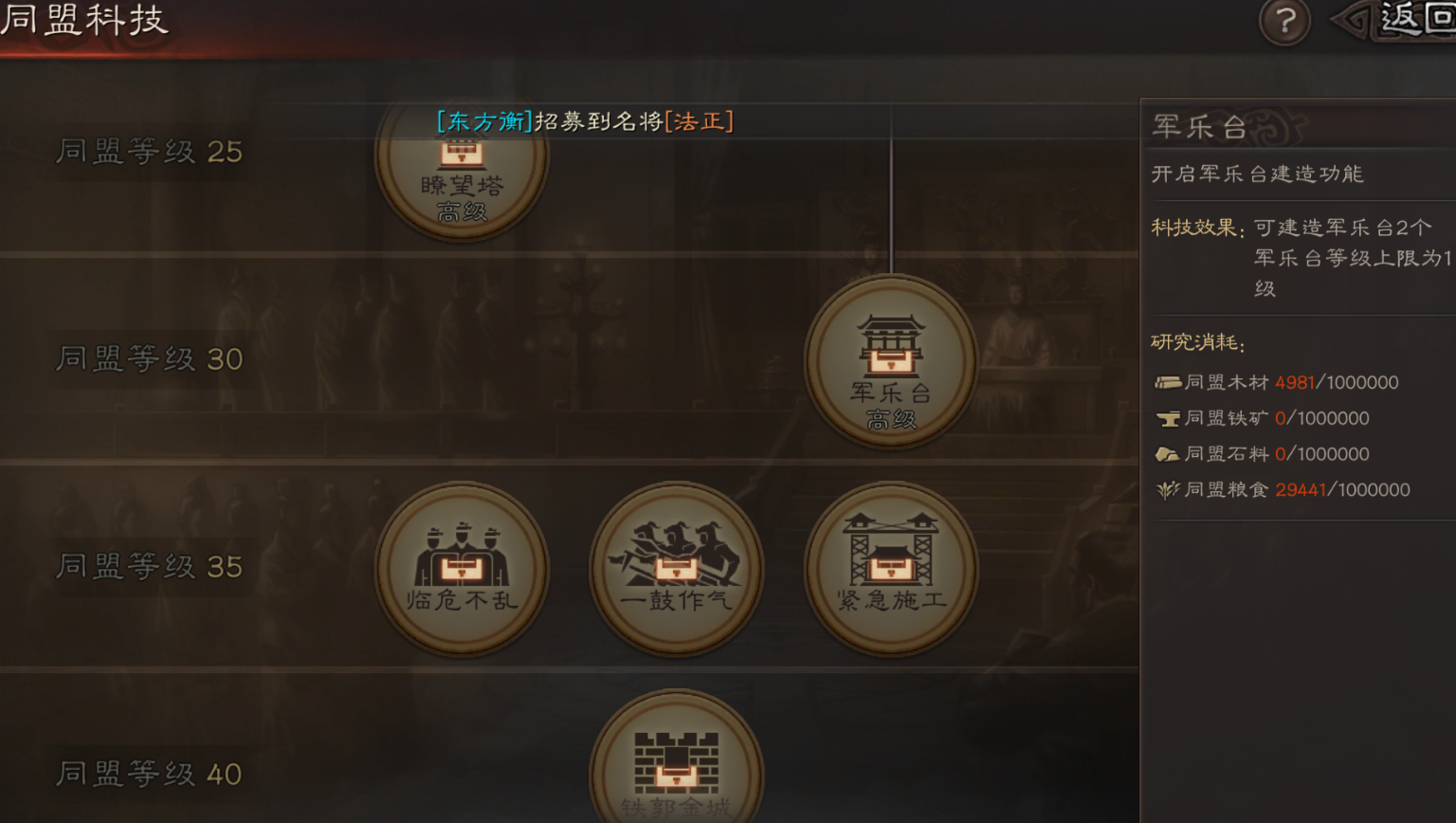1456x823 pixels.
Task: Click the general name 法正 link
Action: [x=701, y=121]
